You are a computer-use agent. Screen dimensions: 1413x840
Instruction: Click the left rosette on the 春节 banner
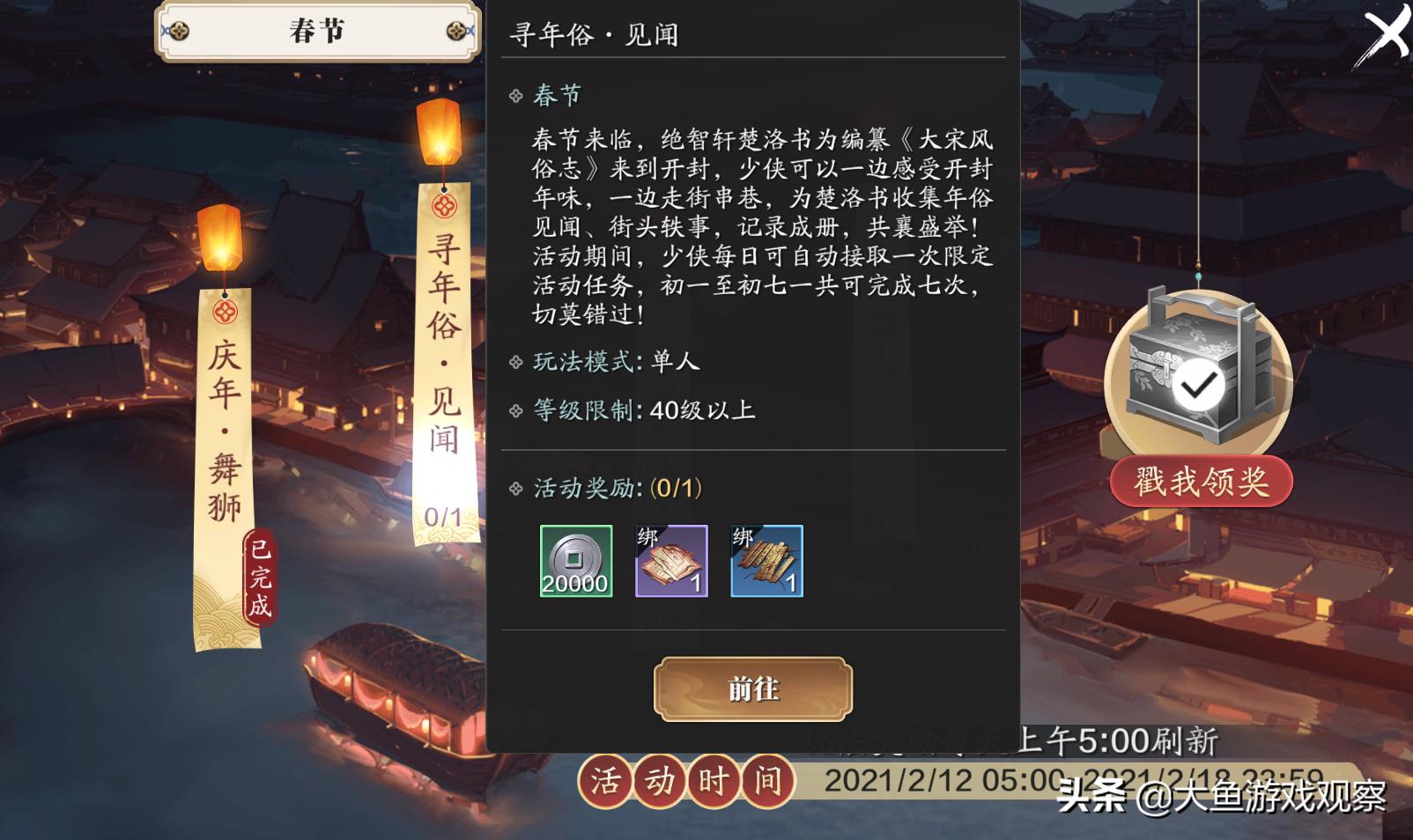coord(179,31)
